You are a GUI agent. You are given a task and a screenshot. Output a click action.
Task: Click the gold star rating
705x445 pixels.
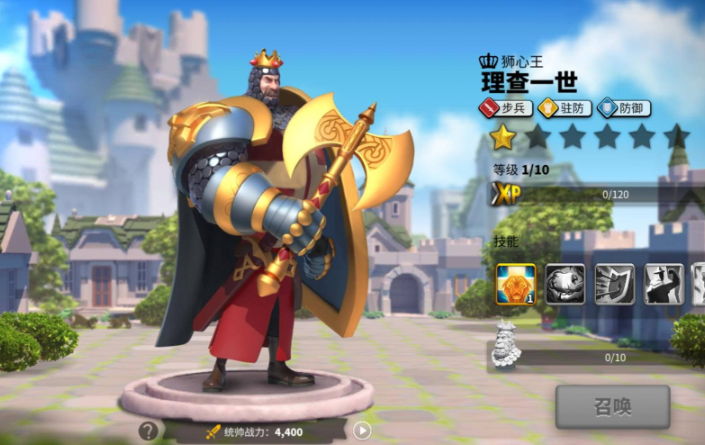tap(502, 137)
